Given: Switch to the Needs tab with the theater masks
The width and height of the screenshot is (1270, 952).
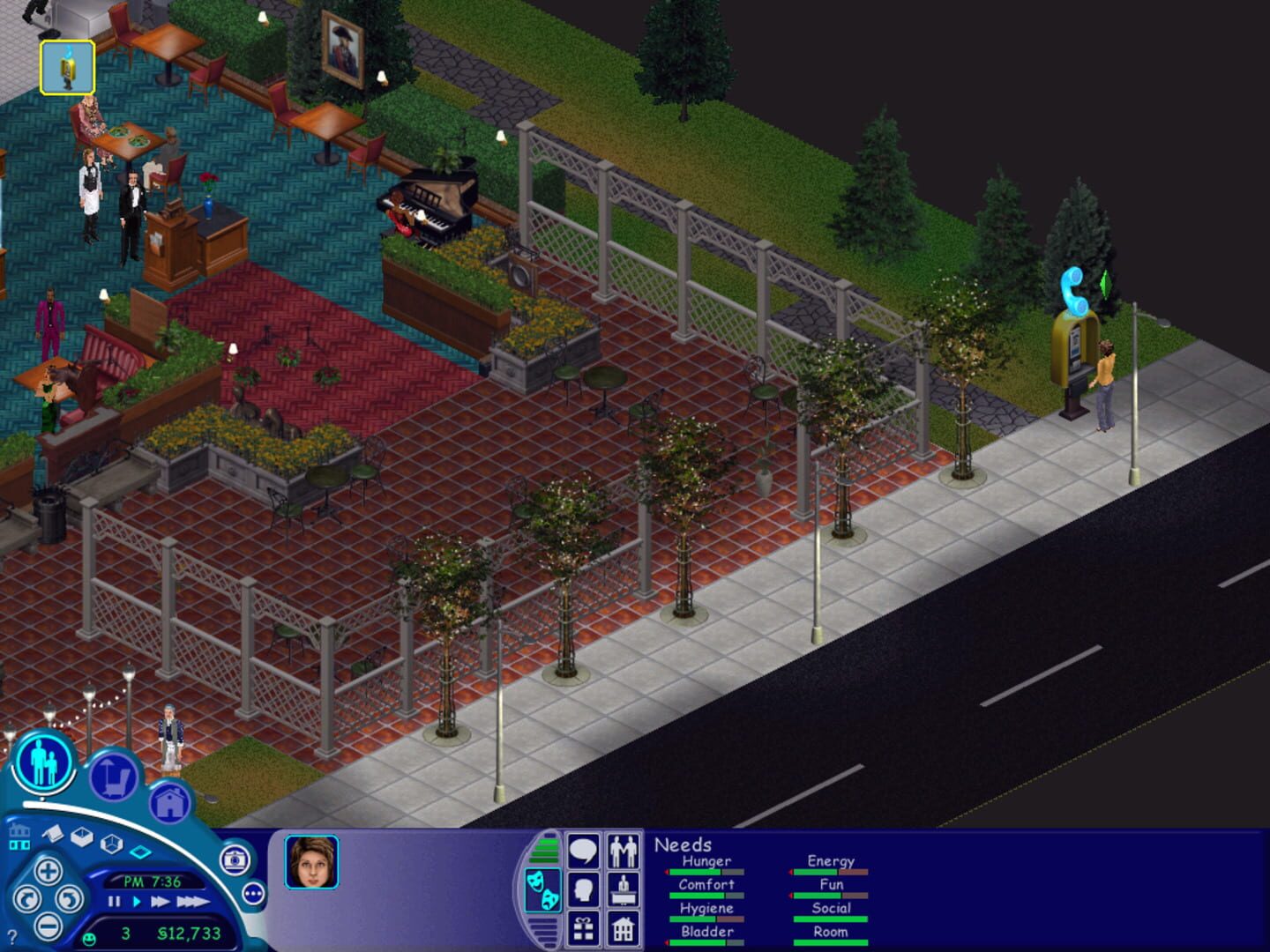Looking at the screenshot, I should click(x=543, y=889).
